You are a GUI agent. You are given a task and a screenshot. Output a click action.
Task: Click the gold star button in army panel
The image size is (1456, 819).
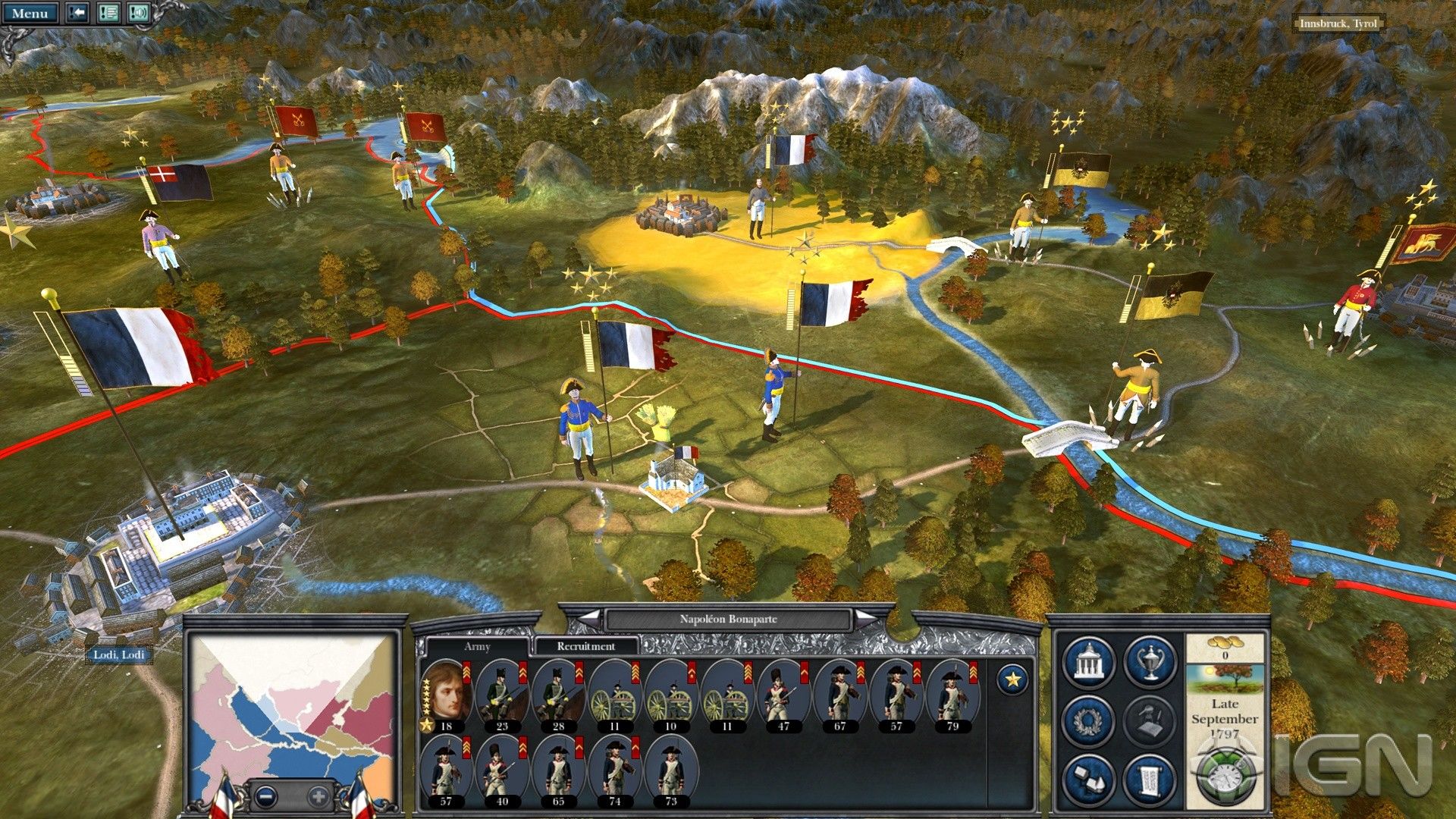[x=1012, y=679]
